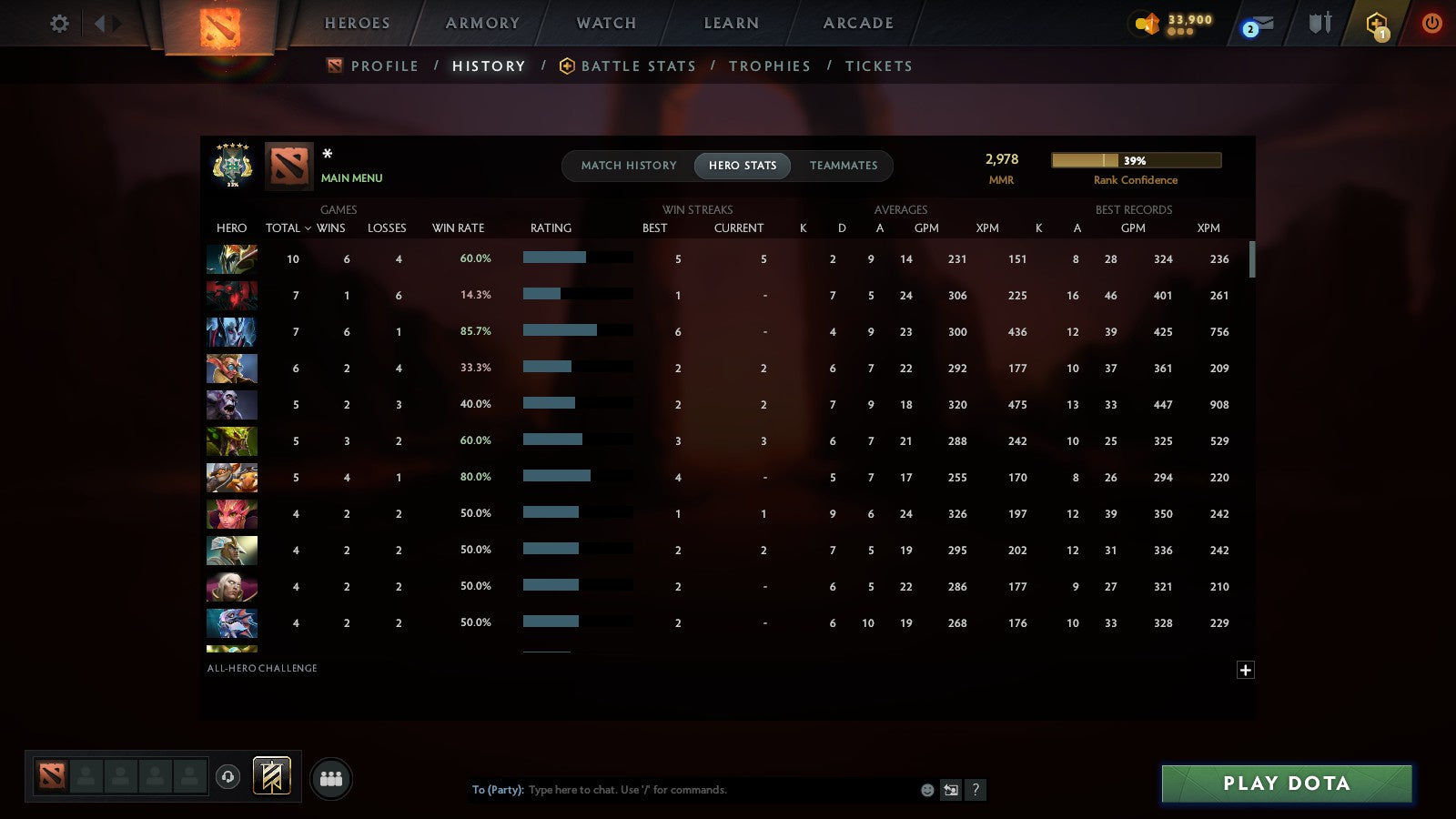
Task: Click the red power exit icon
Action: 1433,25
